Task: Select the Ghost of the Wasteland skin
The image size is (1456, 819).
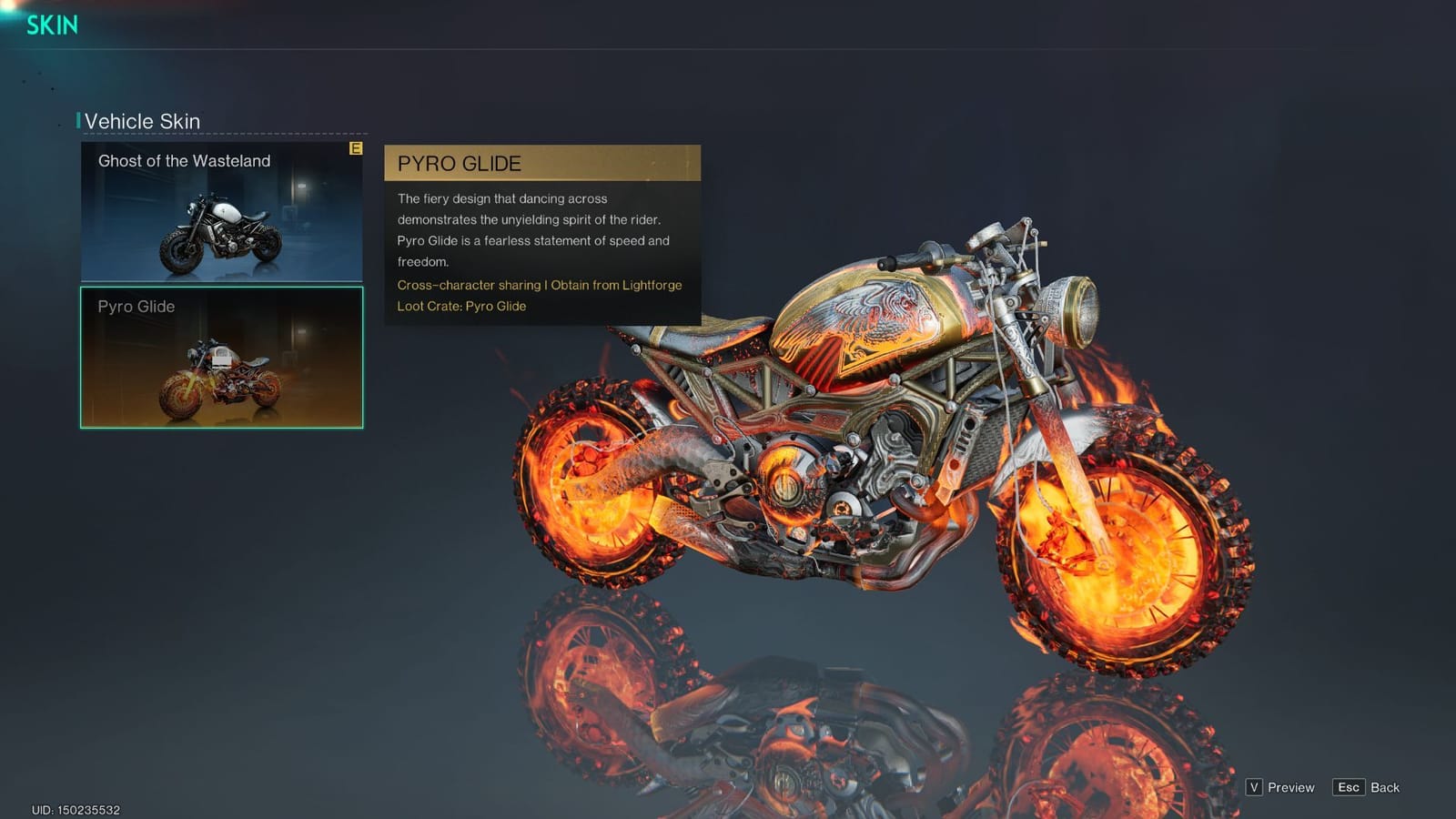Action: point(221,212)
